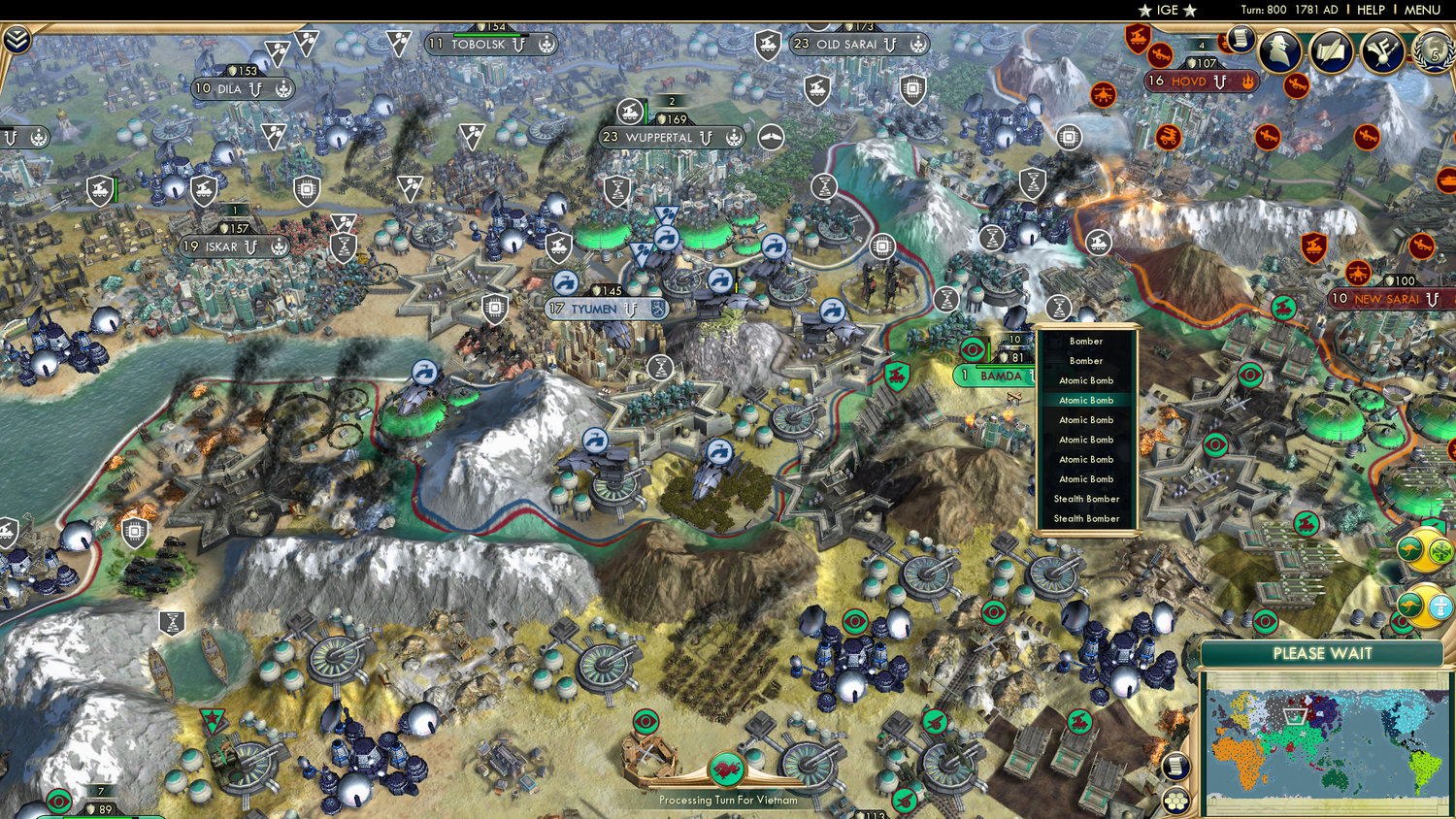1456x819 pixels.
Task: Select a Stealth Bomber from the unit list
Action: point(1086,499)
